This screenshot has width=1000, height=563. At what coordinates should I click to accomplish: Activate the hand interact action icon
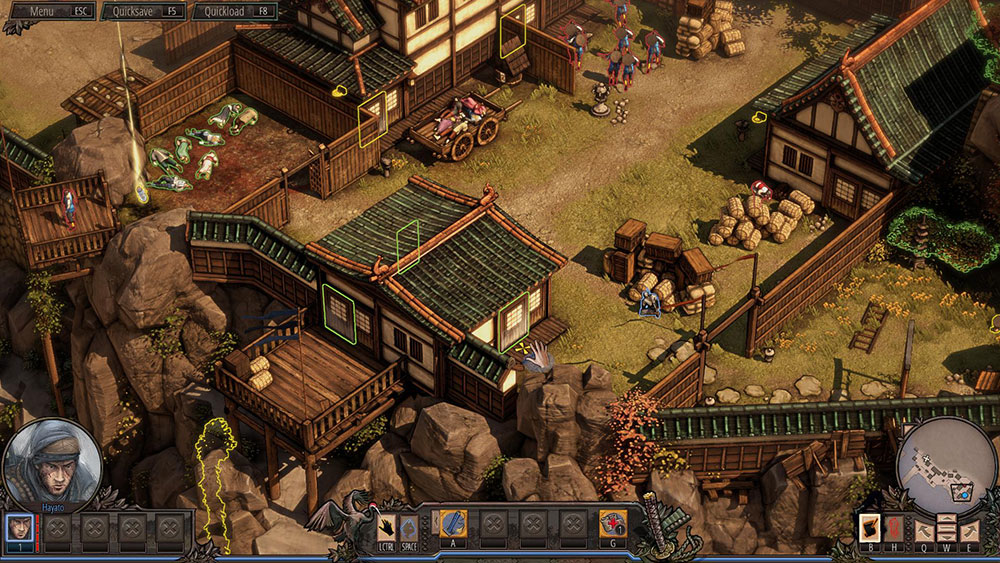click(386, 524)
